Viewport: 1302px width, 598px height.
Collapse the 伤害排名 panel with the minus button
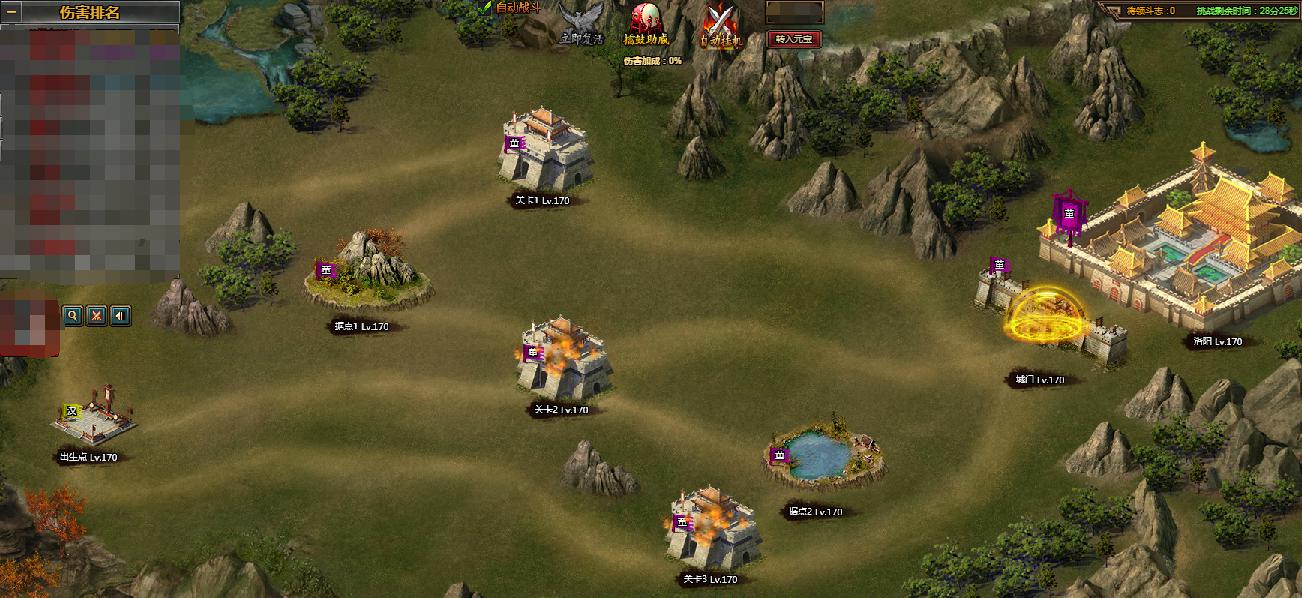coord(12,12)
